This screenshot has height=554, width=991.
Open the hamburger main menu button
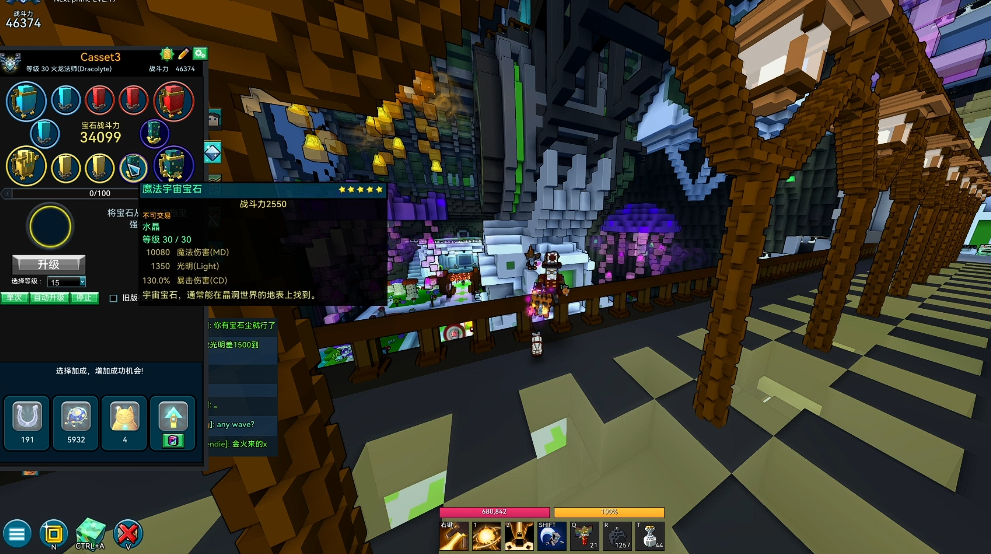tap(18, 532)
